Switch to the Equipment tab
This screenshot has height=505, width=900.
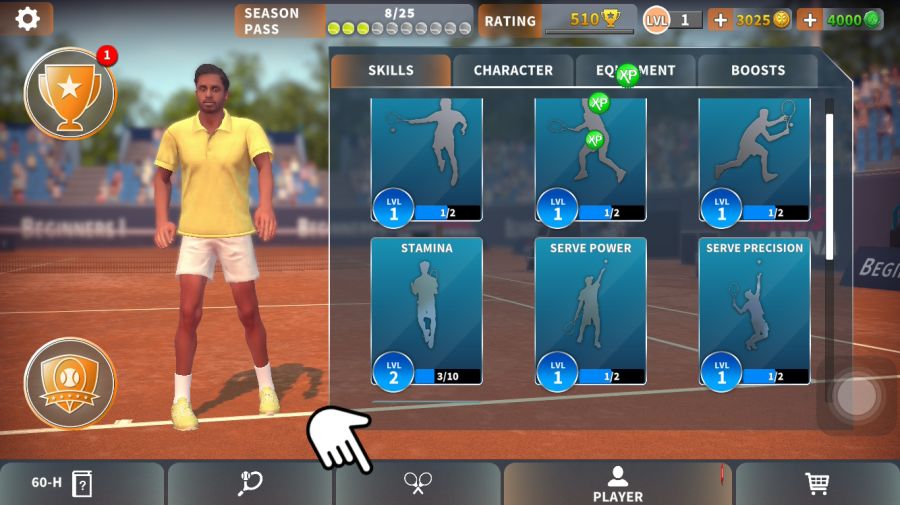pyautogui.click(x=636, y=71)
